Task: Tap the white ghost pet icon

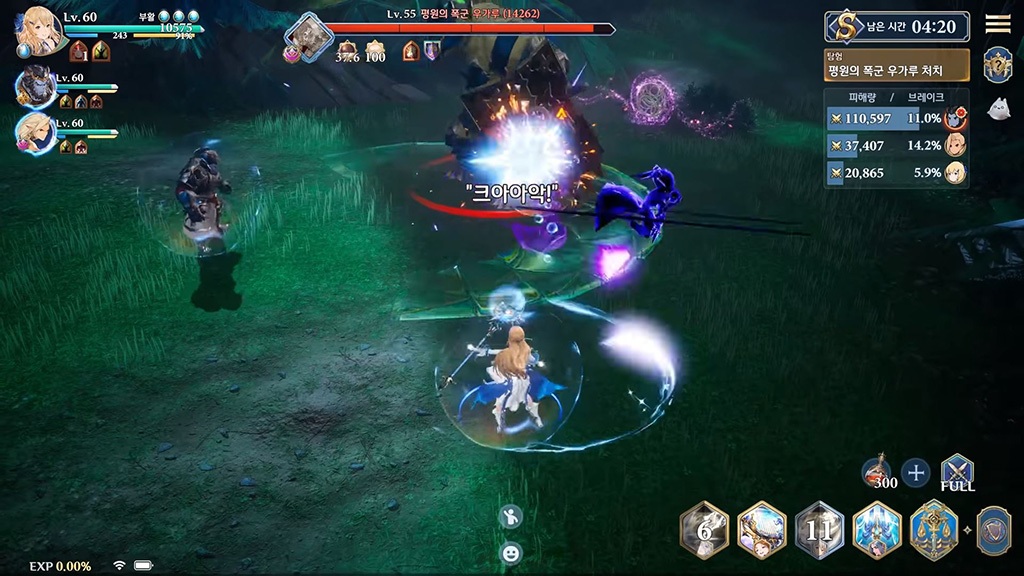Action: point(997,109)
